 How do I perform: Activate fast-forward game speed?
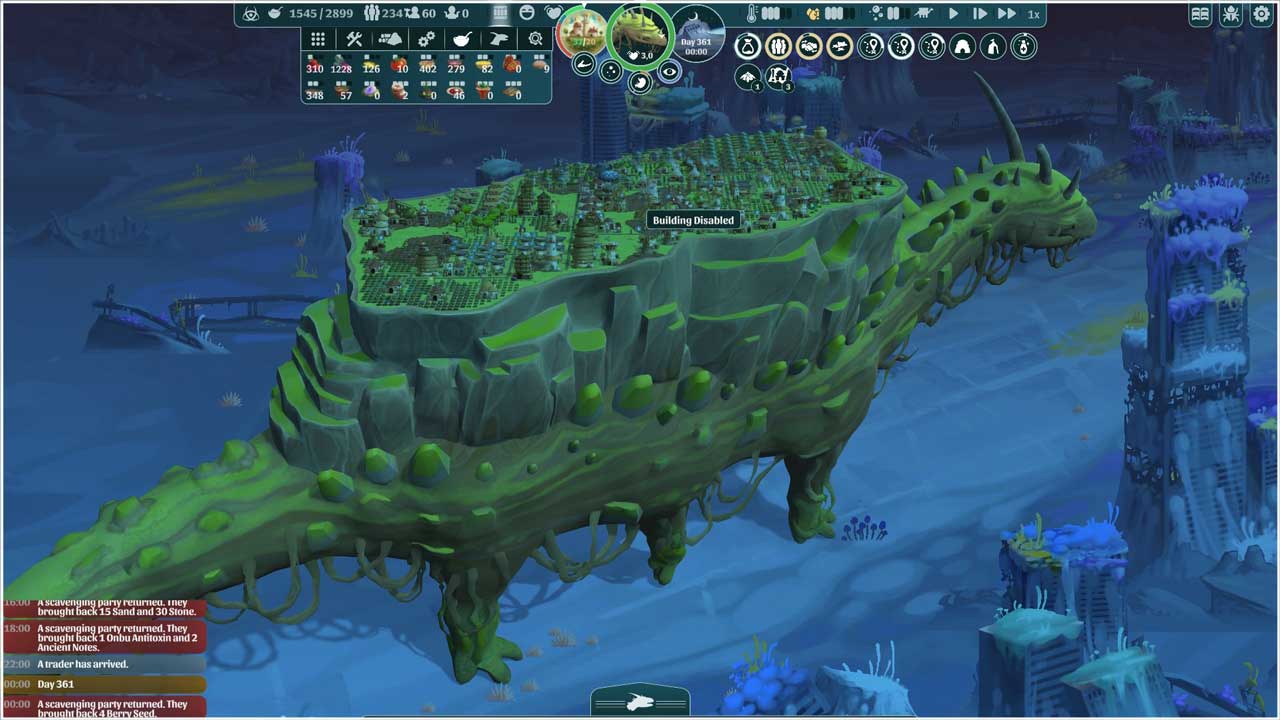tap(1007, 14)
